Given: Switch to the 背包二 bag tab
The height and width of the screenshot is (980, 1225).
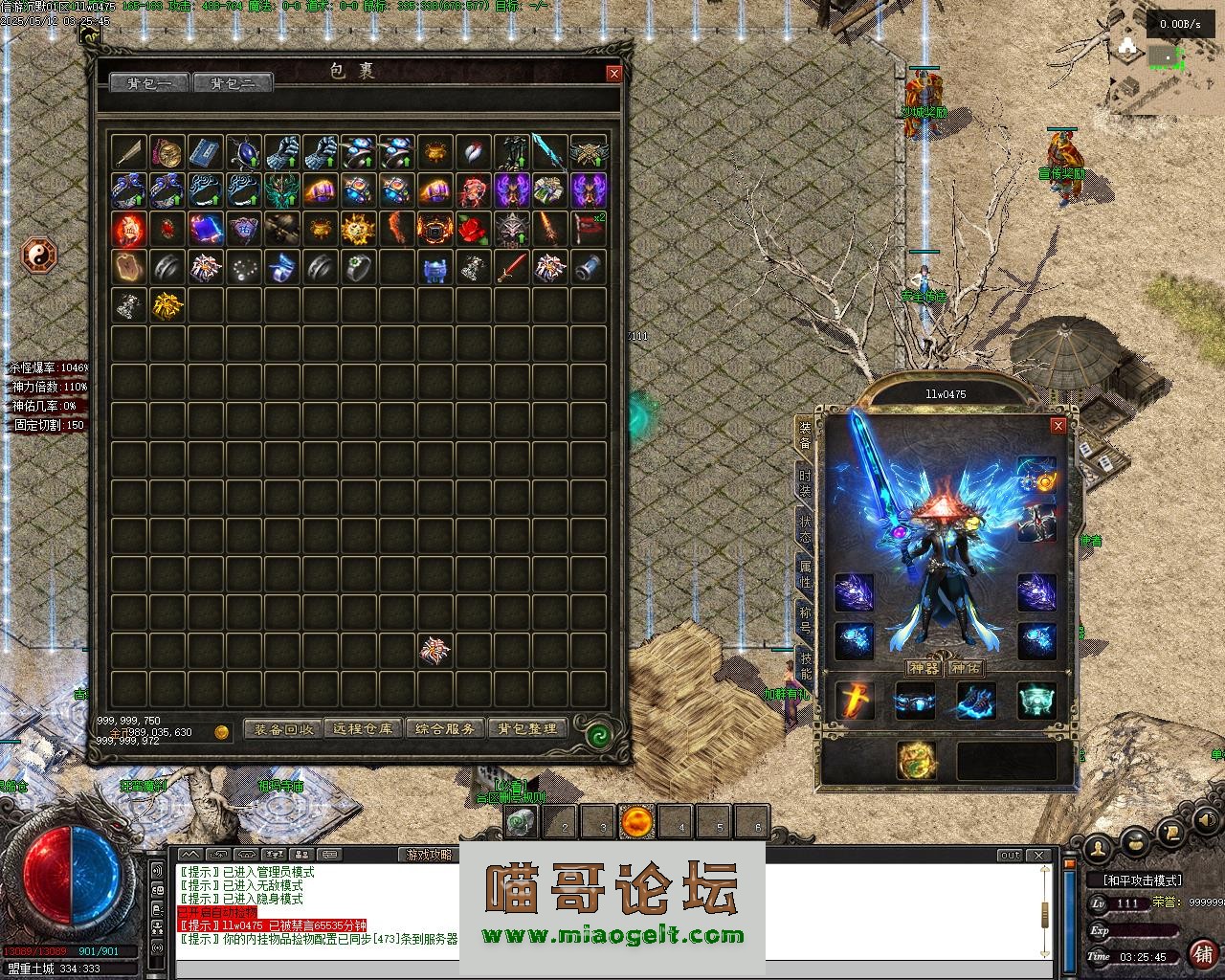Looking at the screenshot, I should (x=233, y=83).
